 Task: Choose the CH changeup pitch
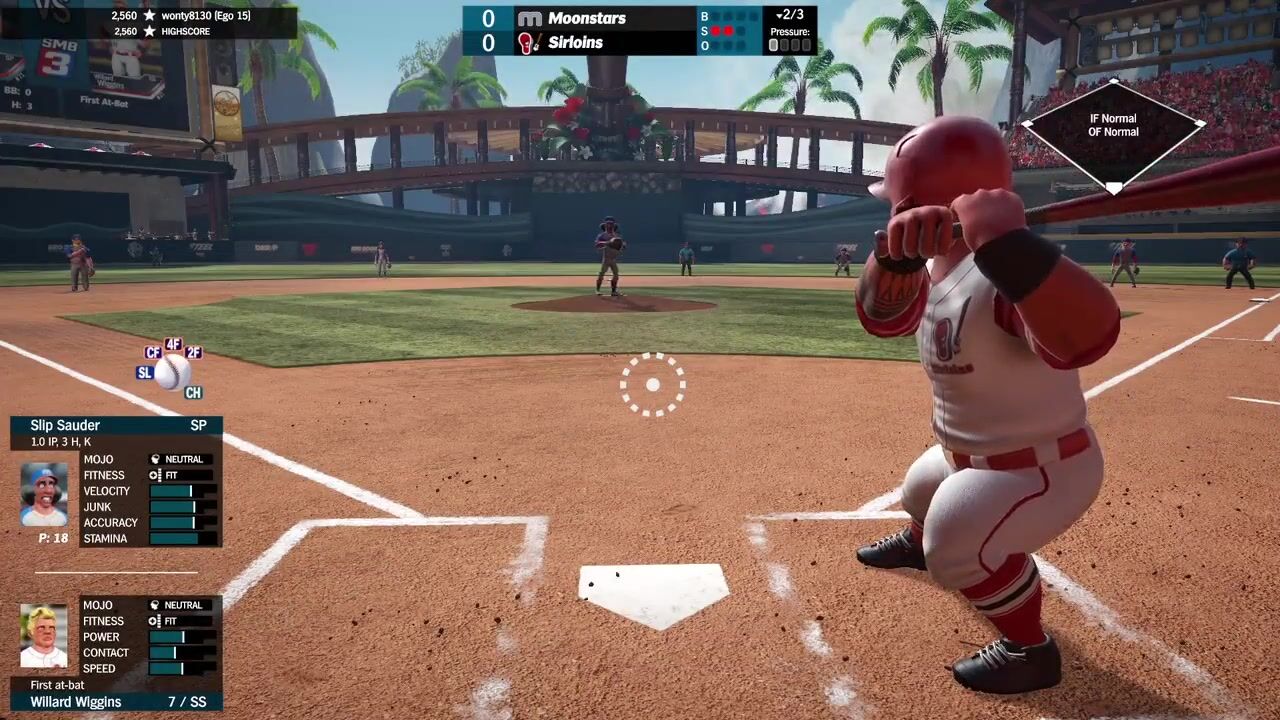pyautogui.click(x=193, y=393)
